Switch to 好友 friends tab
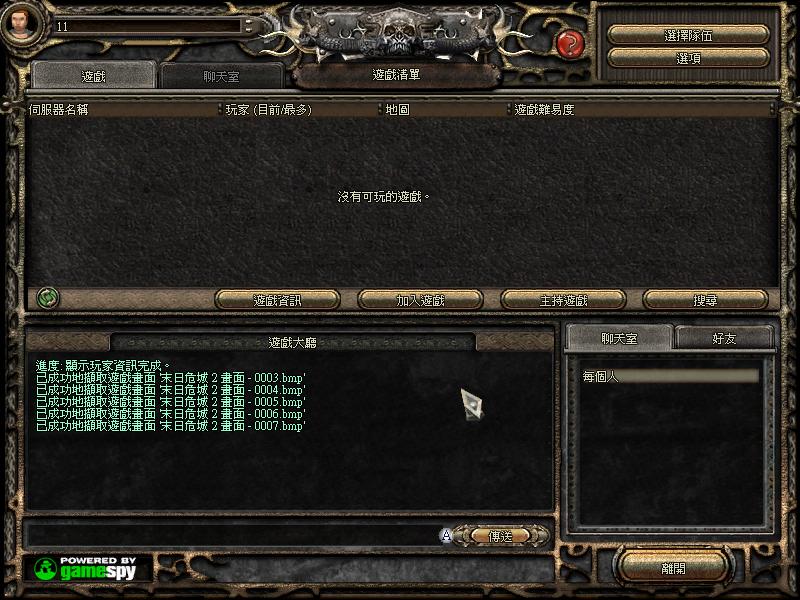 pos(724,339)
